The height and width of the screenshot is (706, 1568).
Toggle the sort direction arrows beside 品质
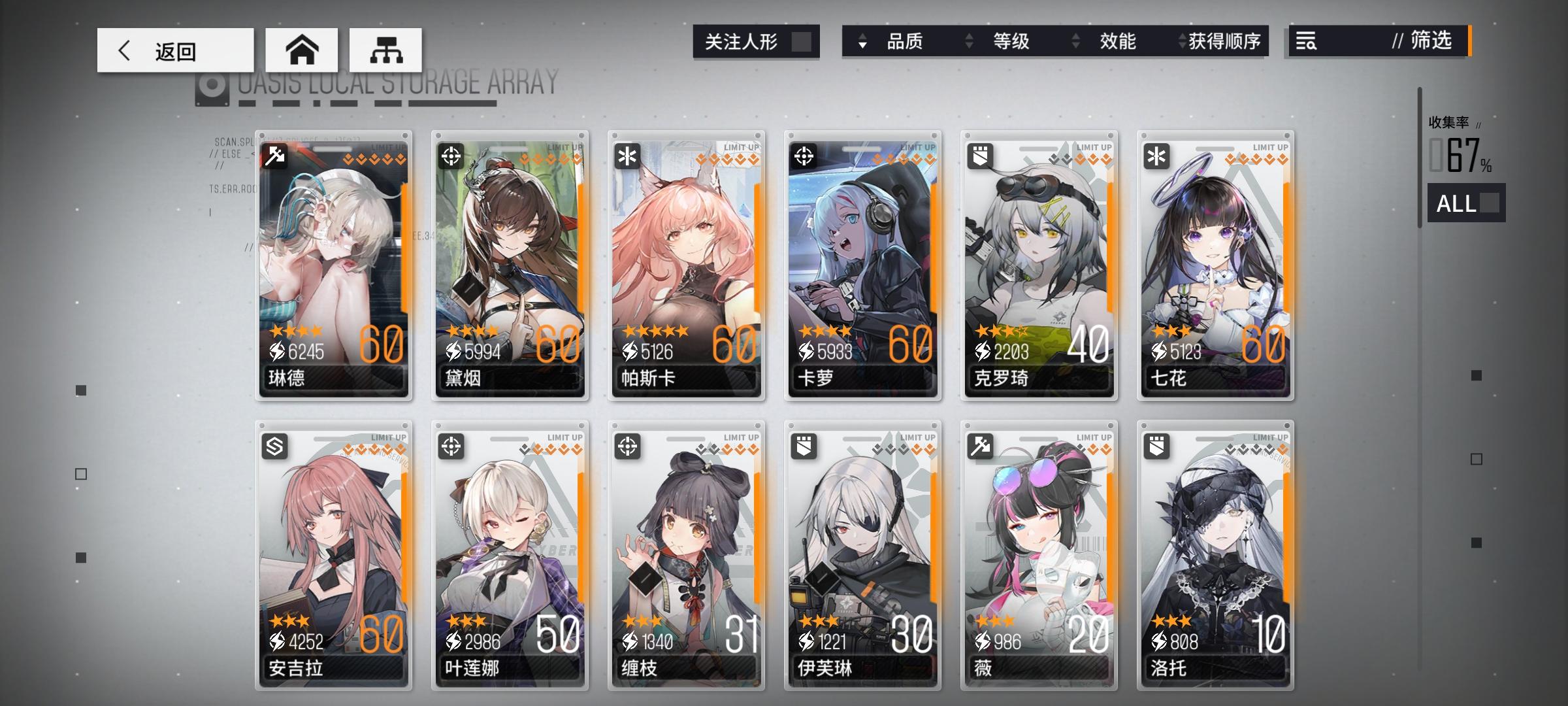coord(864,42)
